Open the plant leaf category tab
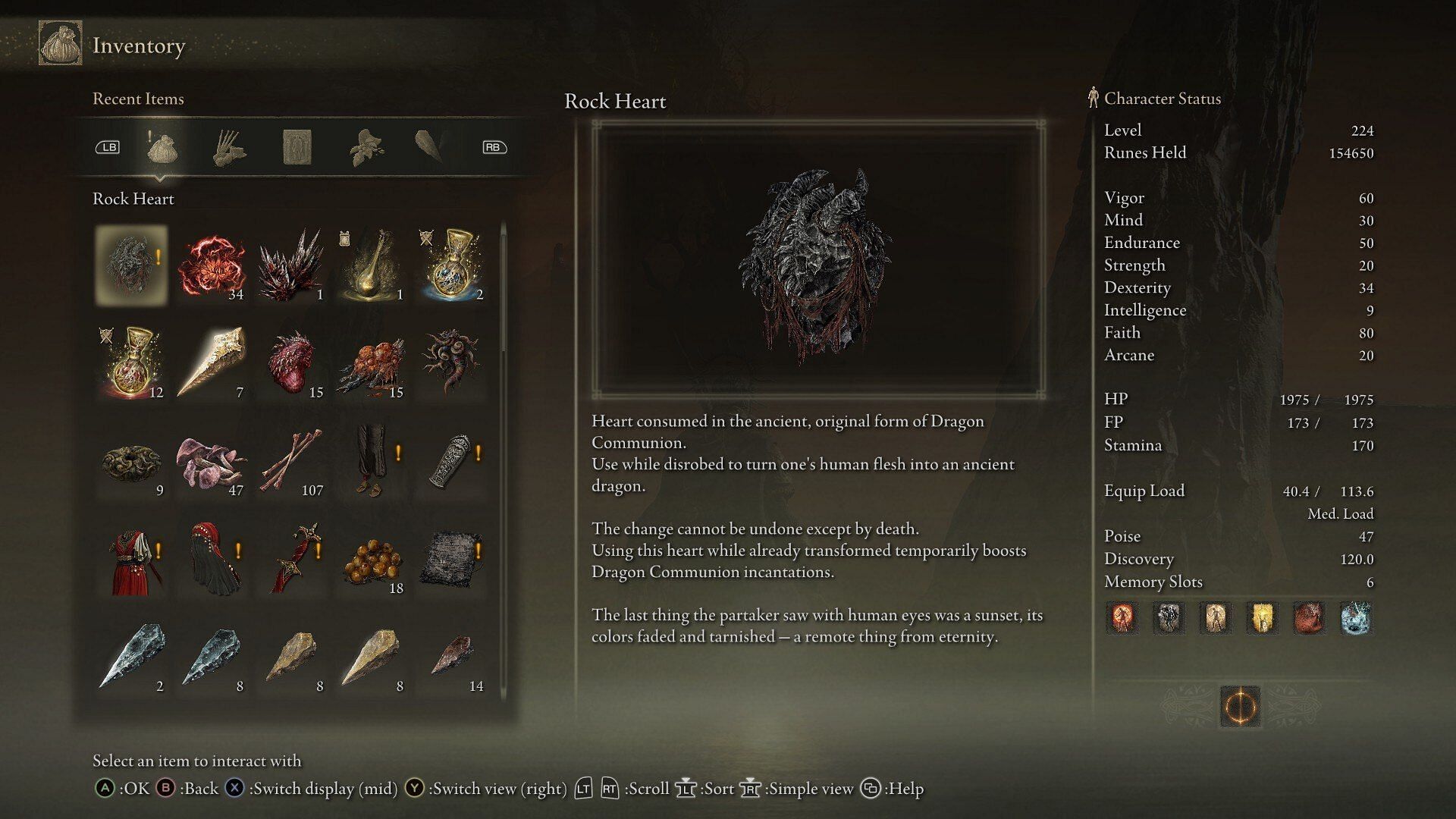 pyautogui.click(x=366, y=147)
